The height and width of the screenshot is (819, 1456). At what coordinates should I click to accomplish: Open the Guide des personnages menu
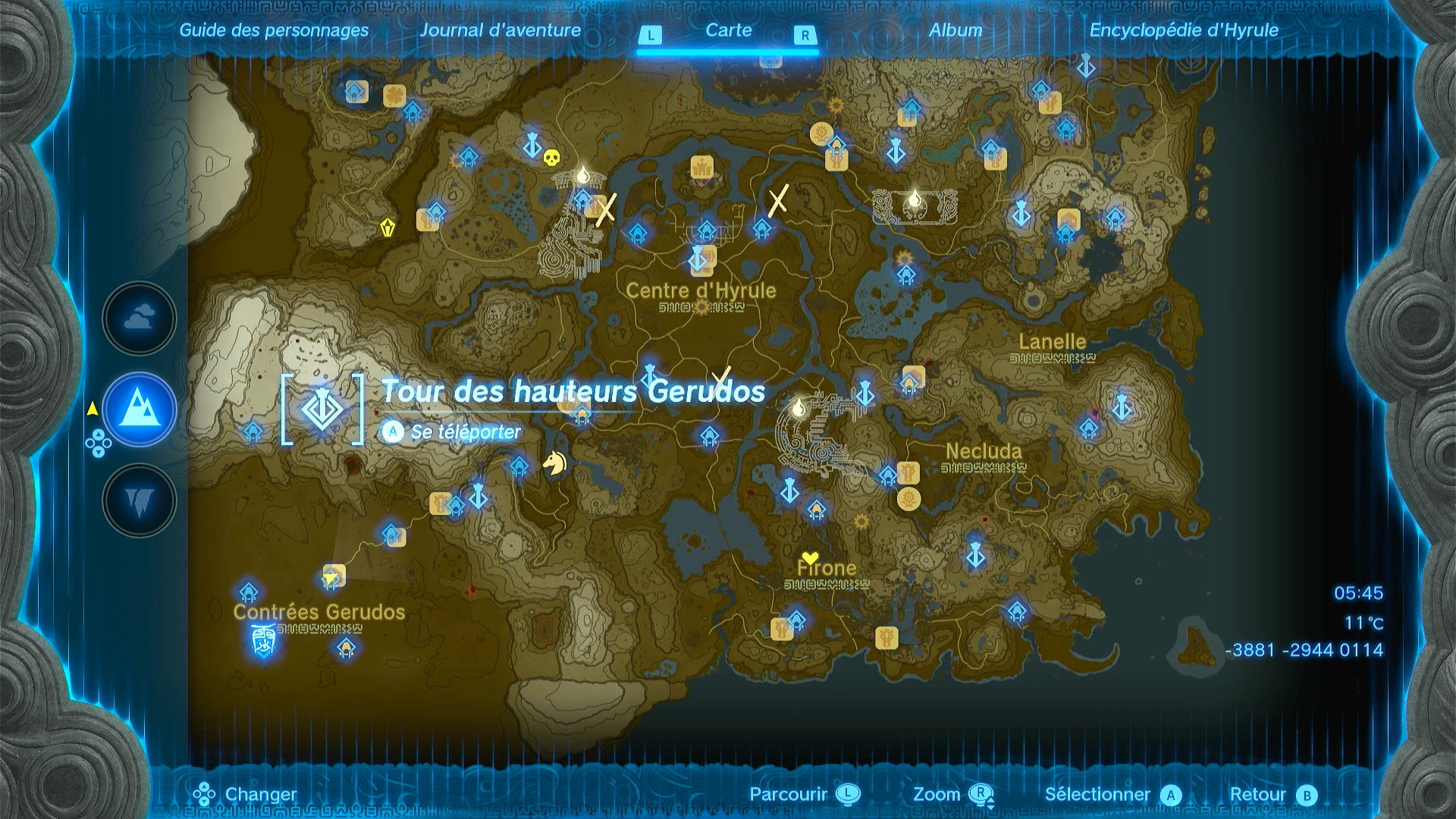274,31
